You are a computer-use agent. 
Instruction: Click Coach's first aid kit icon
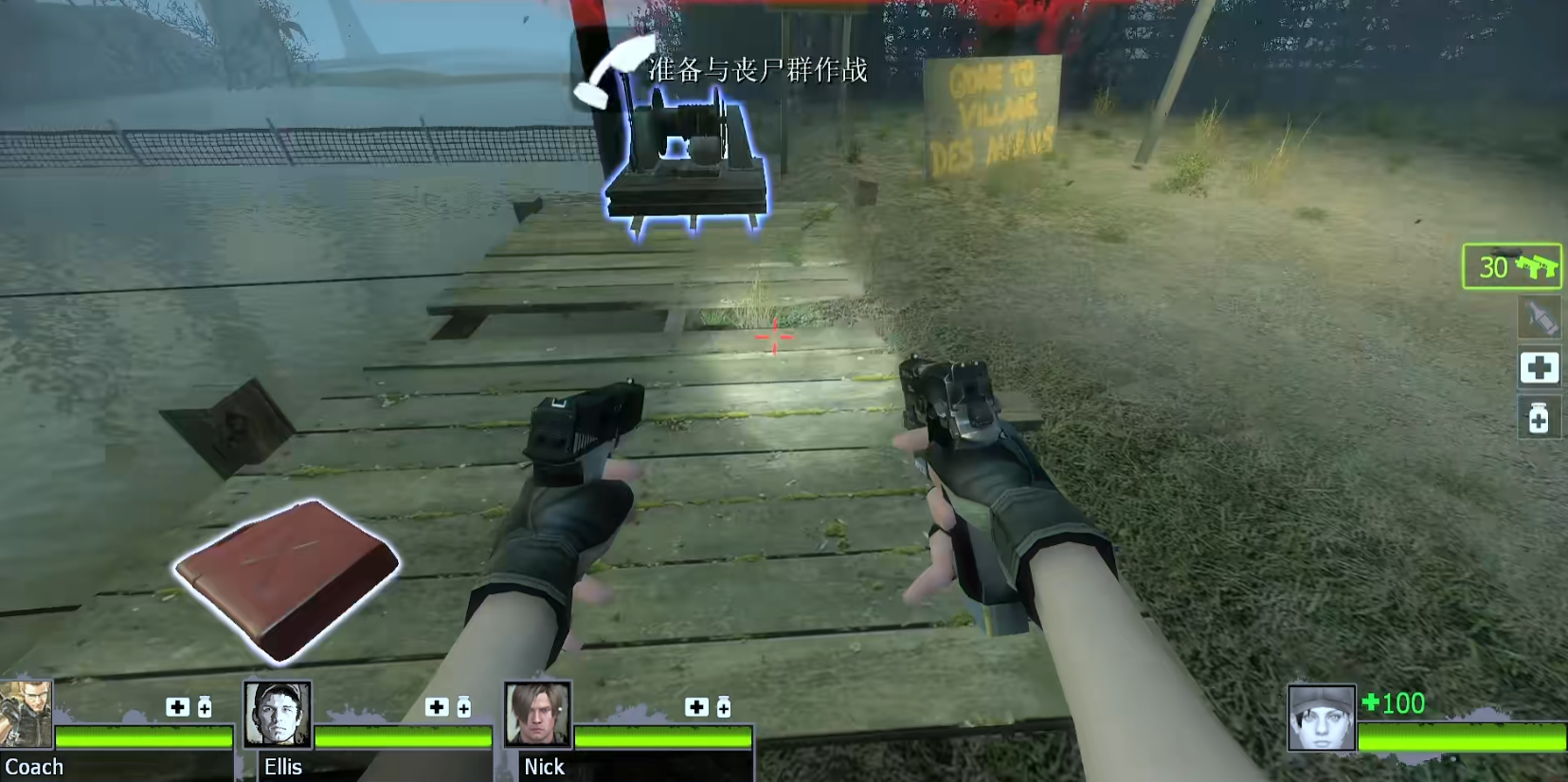point(177,707)
